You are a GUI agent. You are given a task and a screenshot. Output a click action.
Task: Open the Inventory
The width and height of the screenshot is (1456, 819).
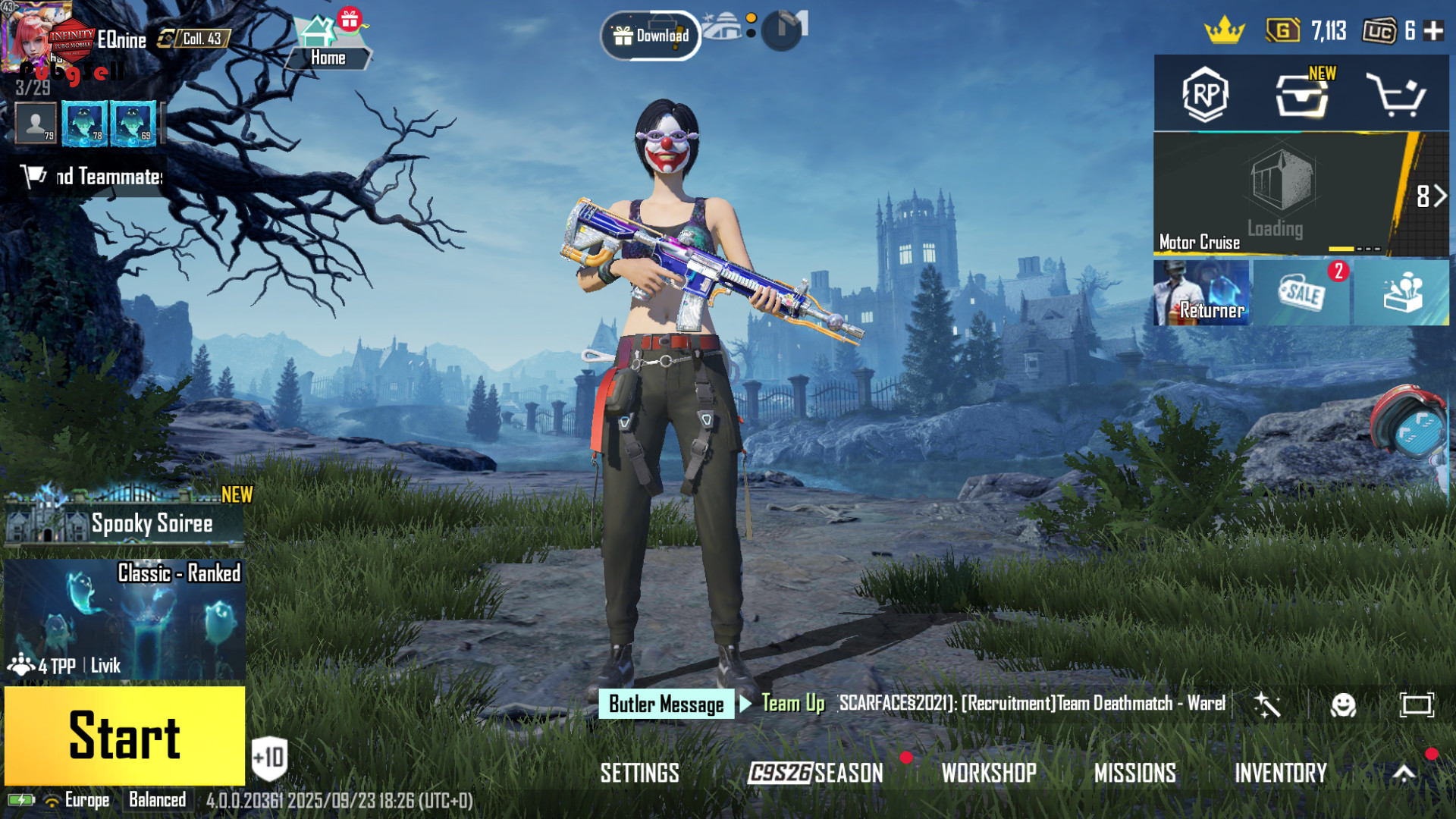pos(1280,773)
